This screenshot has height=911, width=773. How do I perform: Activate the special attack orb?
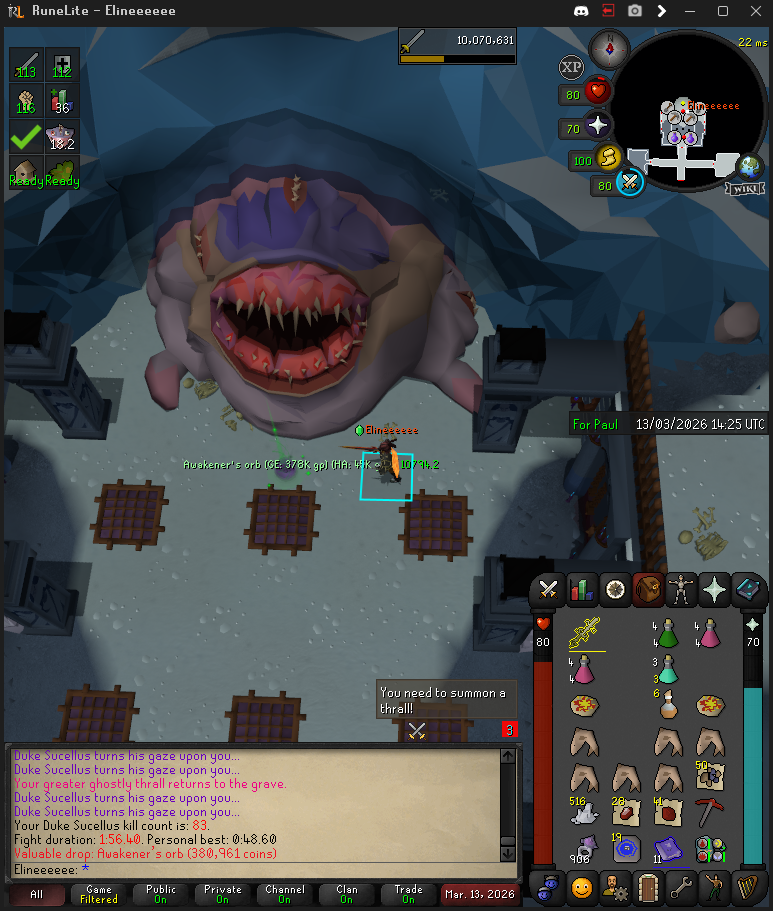629,184
